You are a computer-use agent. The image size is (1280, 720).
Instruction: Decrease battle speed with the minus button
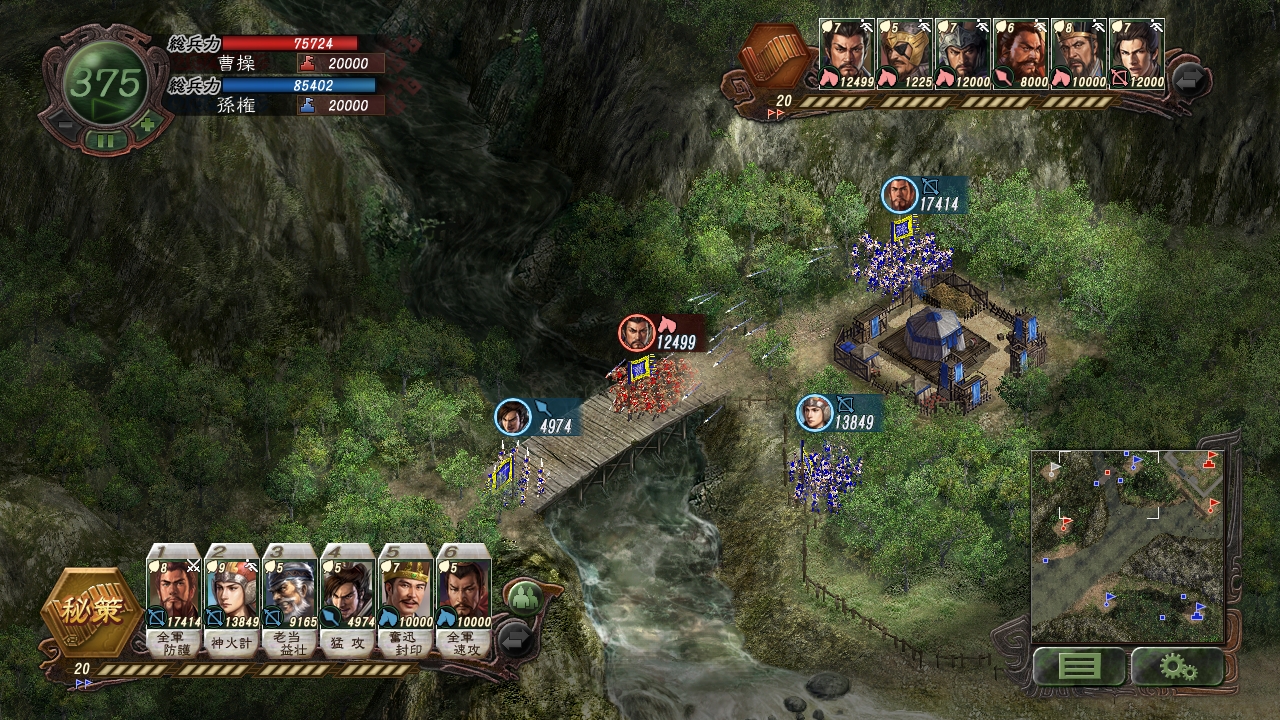[x=62, y=126]
